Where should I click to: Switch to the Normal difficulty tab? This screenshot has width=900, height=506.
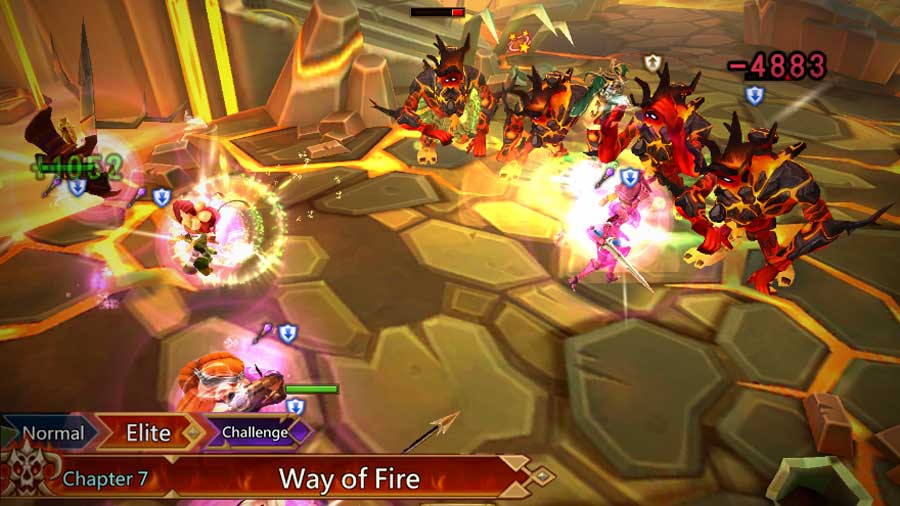(53, 433)
